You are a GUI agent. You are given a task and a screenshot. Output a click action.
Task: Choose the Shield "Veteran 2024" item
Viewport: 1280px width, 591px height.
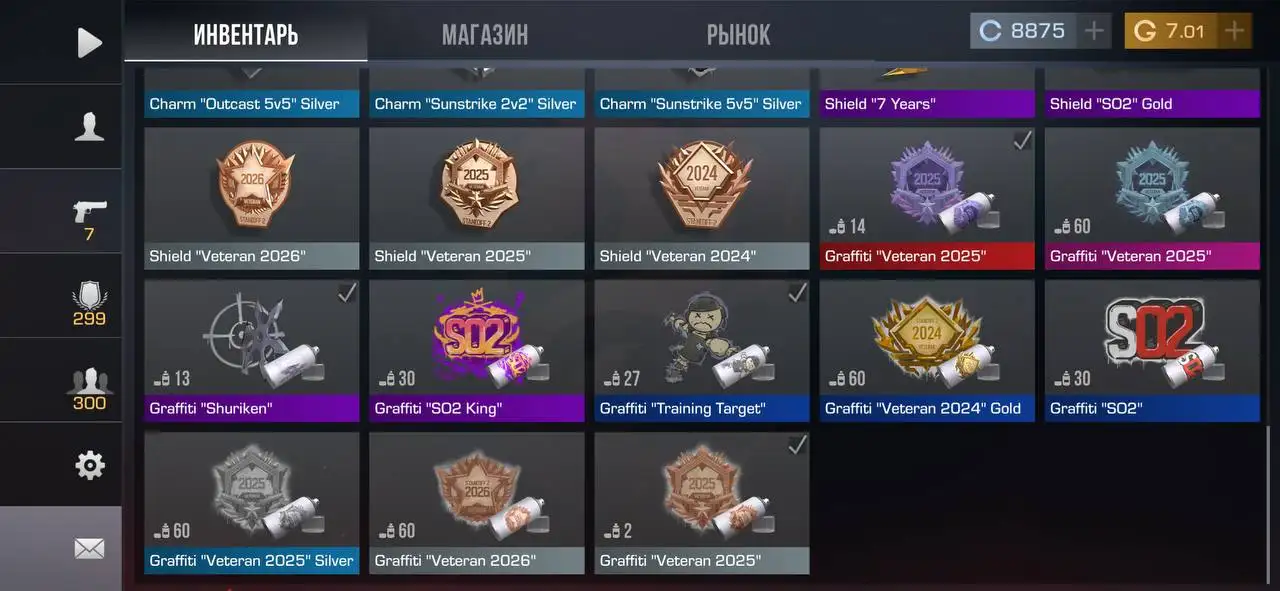point(701,198)
